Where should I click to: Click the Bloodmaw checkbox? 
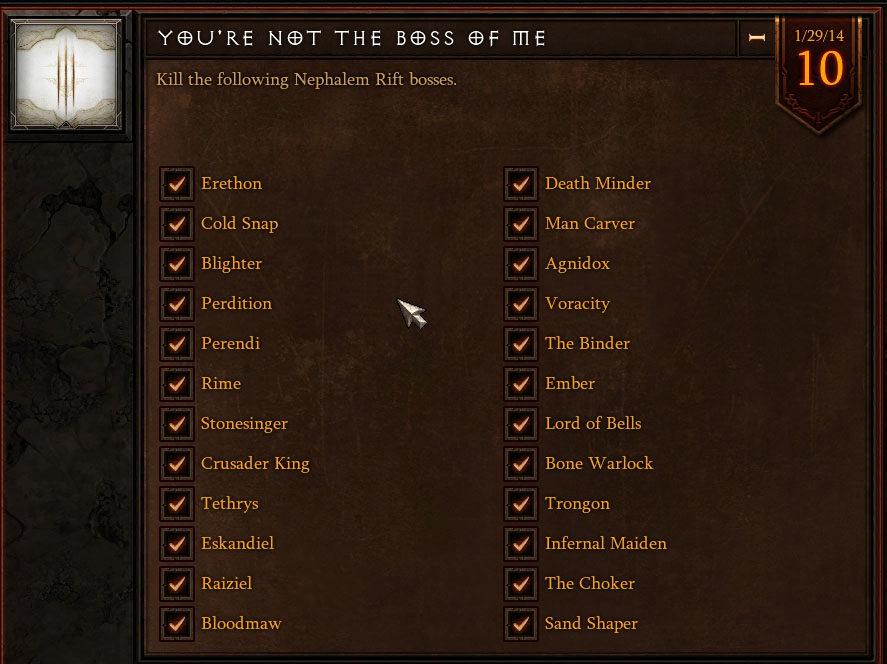click(177, 624)
